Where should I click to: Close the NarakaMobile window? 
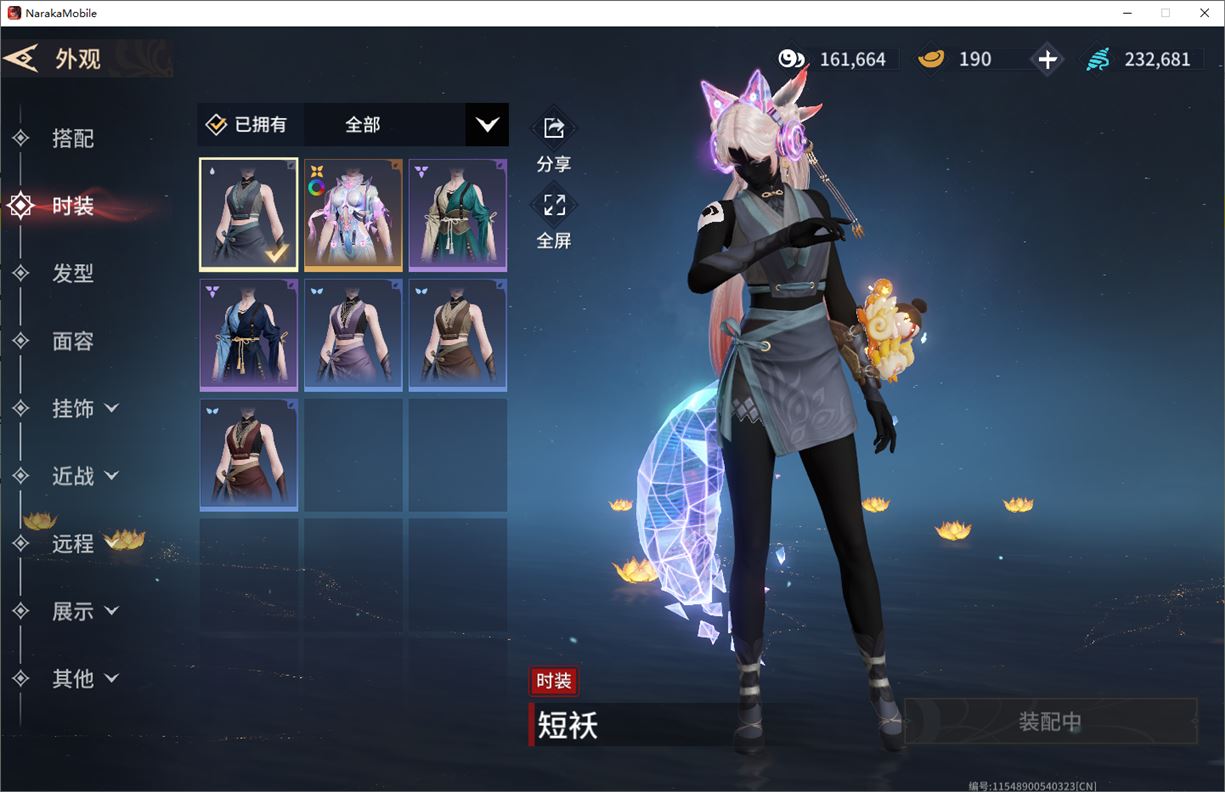pyautogui.click(x=1204, y=13)
